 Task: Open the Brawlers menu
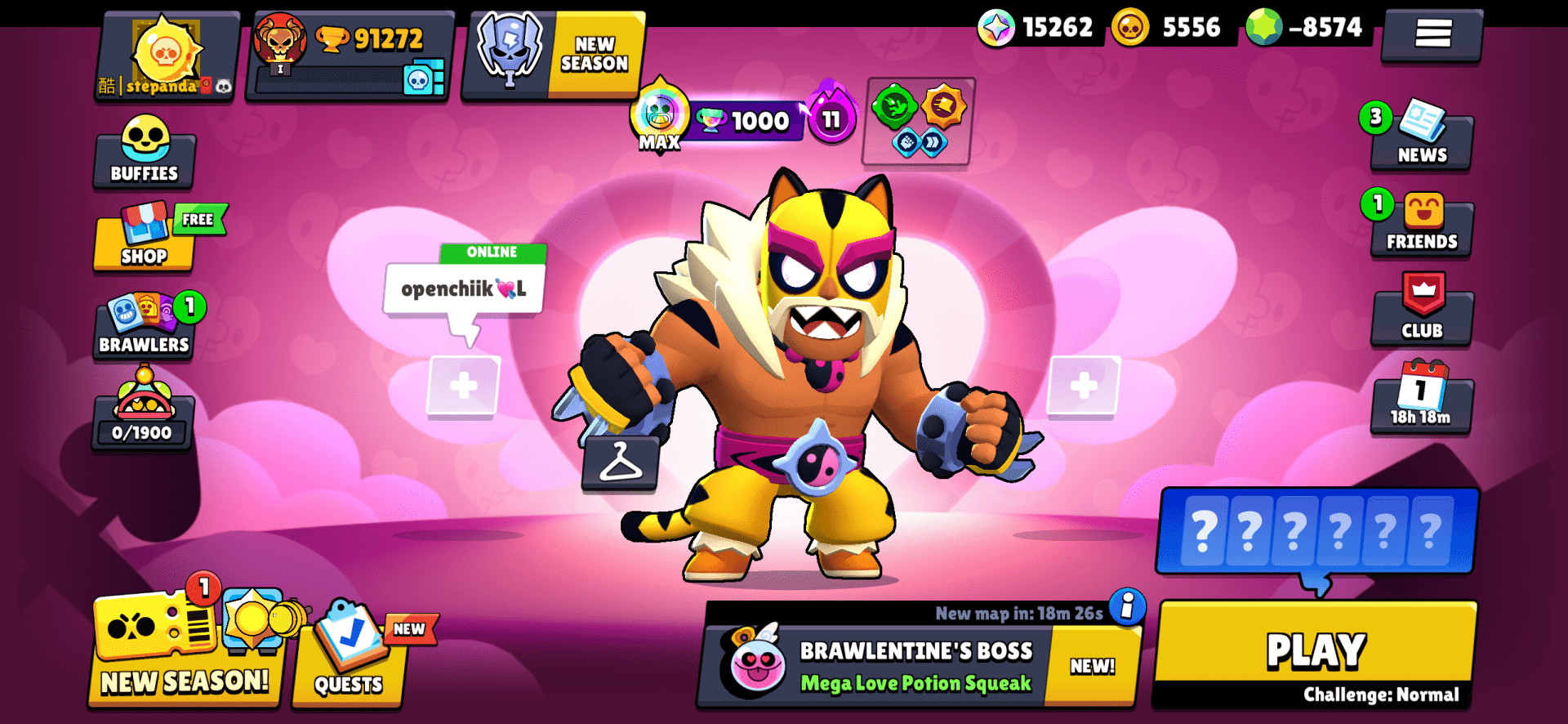[144, 327]
